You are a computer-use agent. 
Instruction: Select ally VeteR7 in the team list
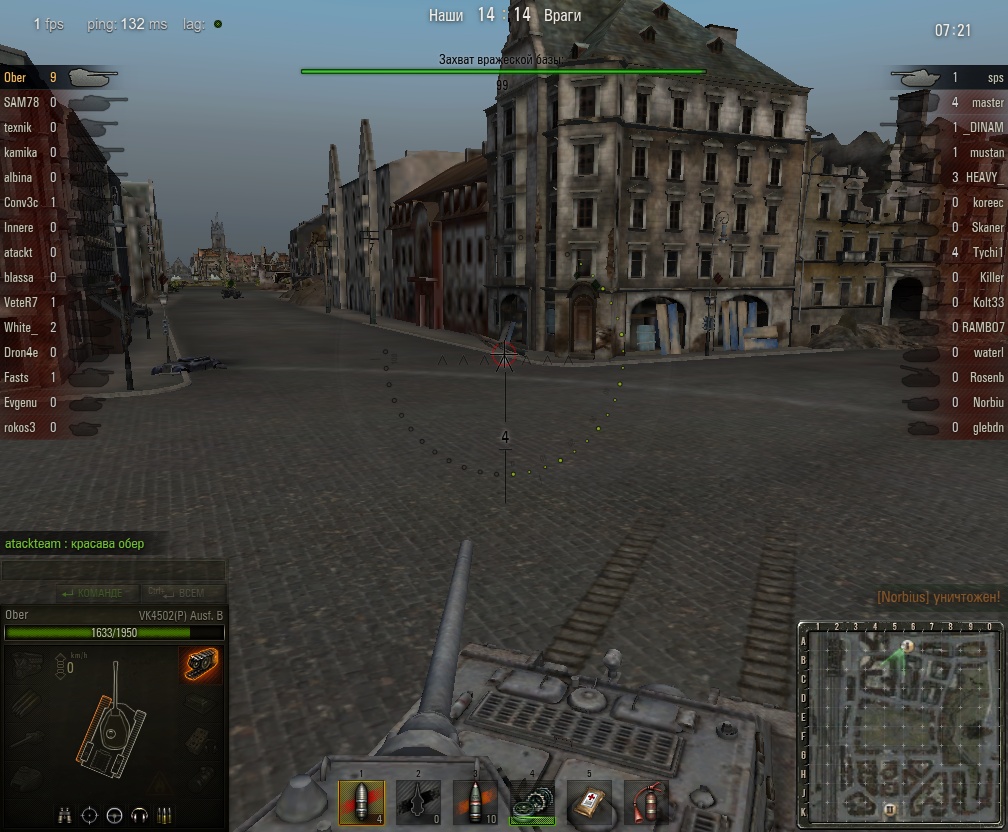20,302
